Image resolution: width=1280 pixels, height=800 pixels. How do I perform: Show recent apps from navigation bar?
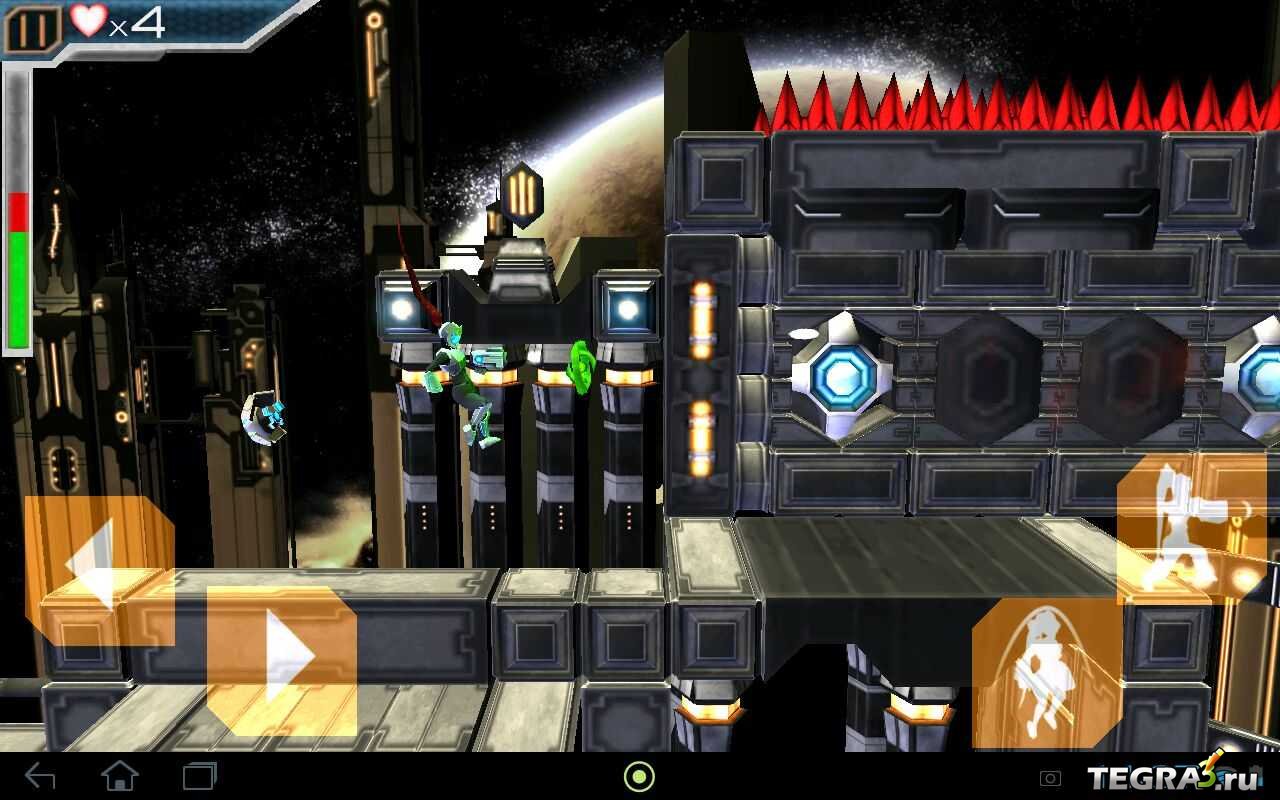pyautogui.click(x=199, y=776)
